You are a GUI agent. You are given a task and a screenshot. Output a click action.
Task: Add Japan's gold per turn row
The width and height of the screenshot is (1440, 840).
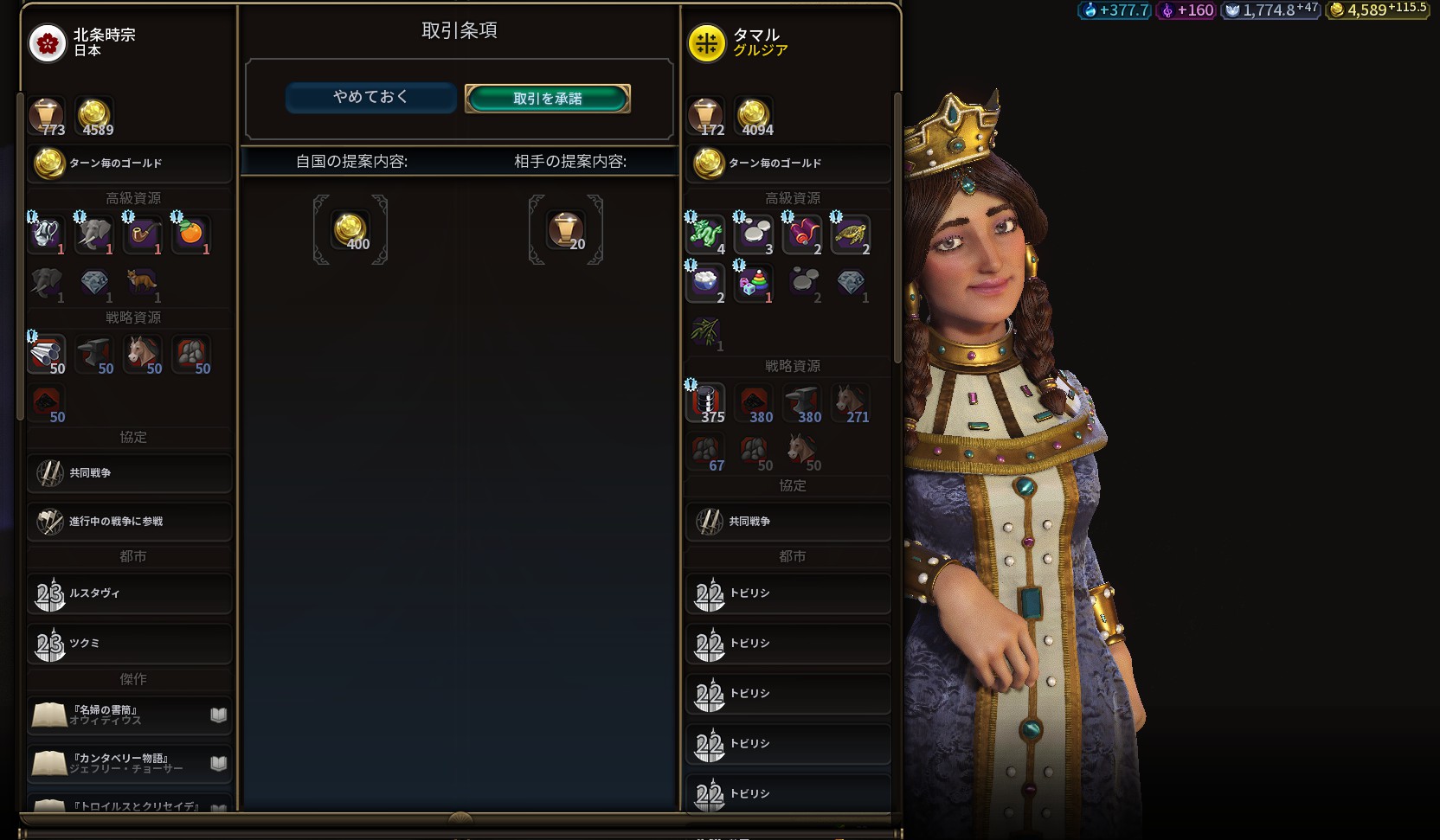(x=130, y=164)
